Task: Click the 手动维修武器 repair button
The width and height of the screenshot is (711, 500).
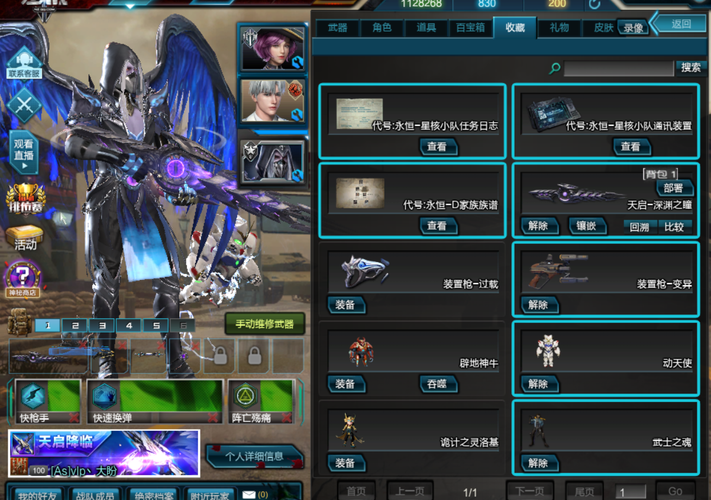Action: tap(265, 324)
